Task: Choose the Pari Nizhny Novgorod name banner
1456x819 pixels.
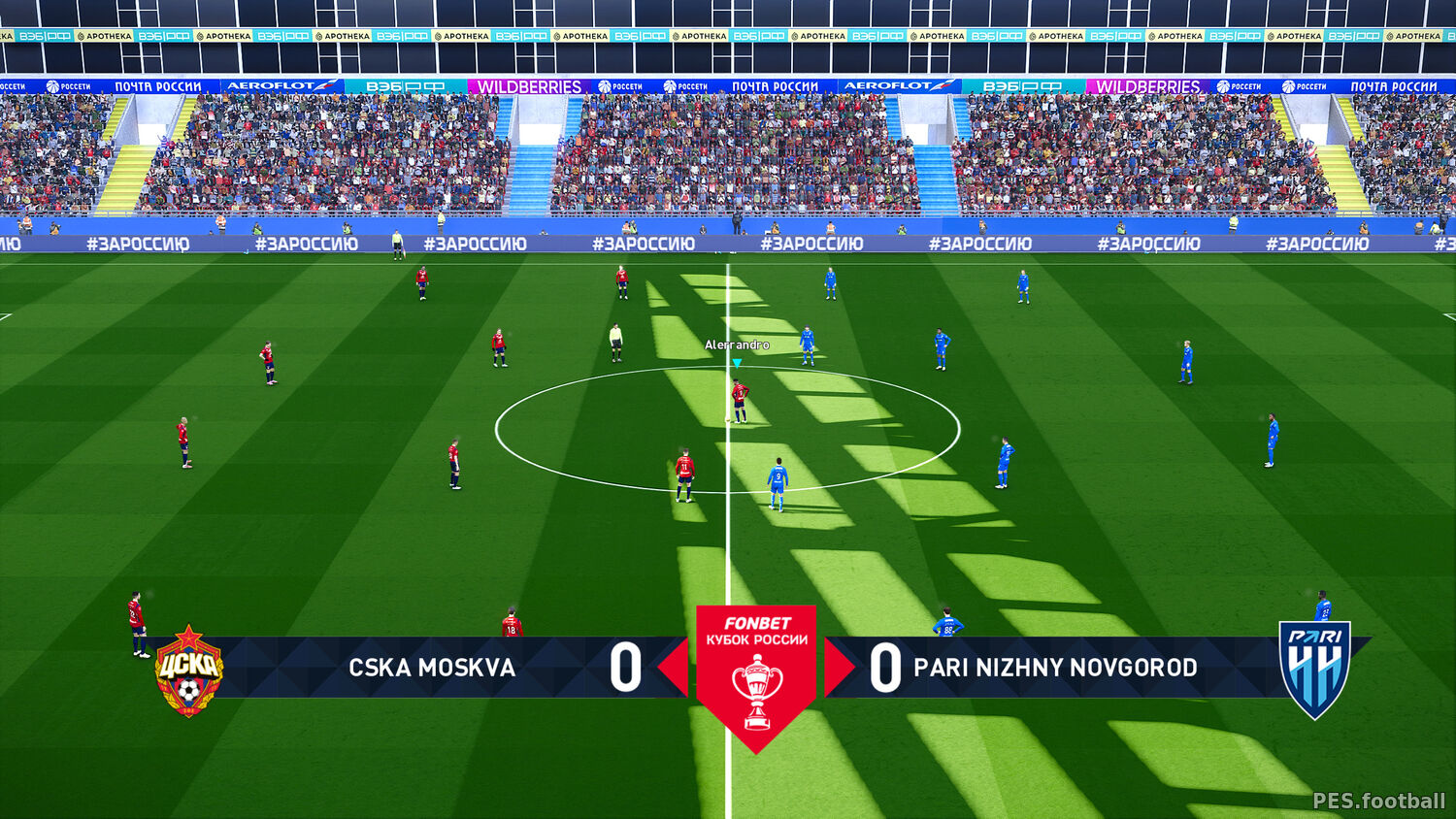Action: (1055, 668)
